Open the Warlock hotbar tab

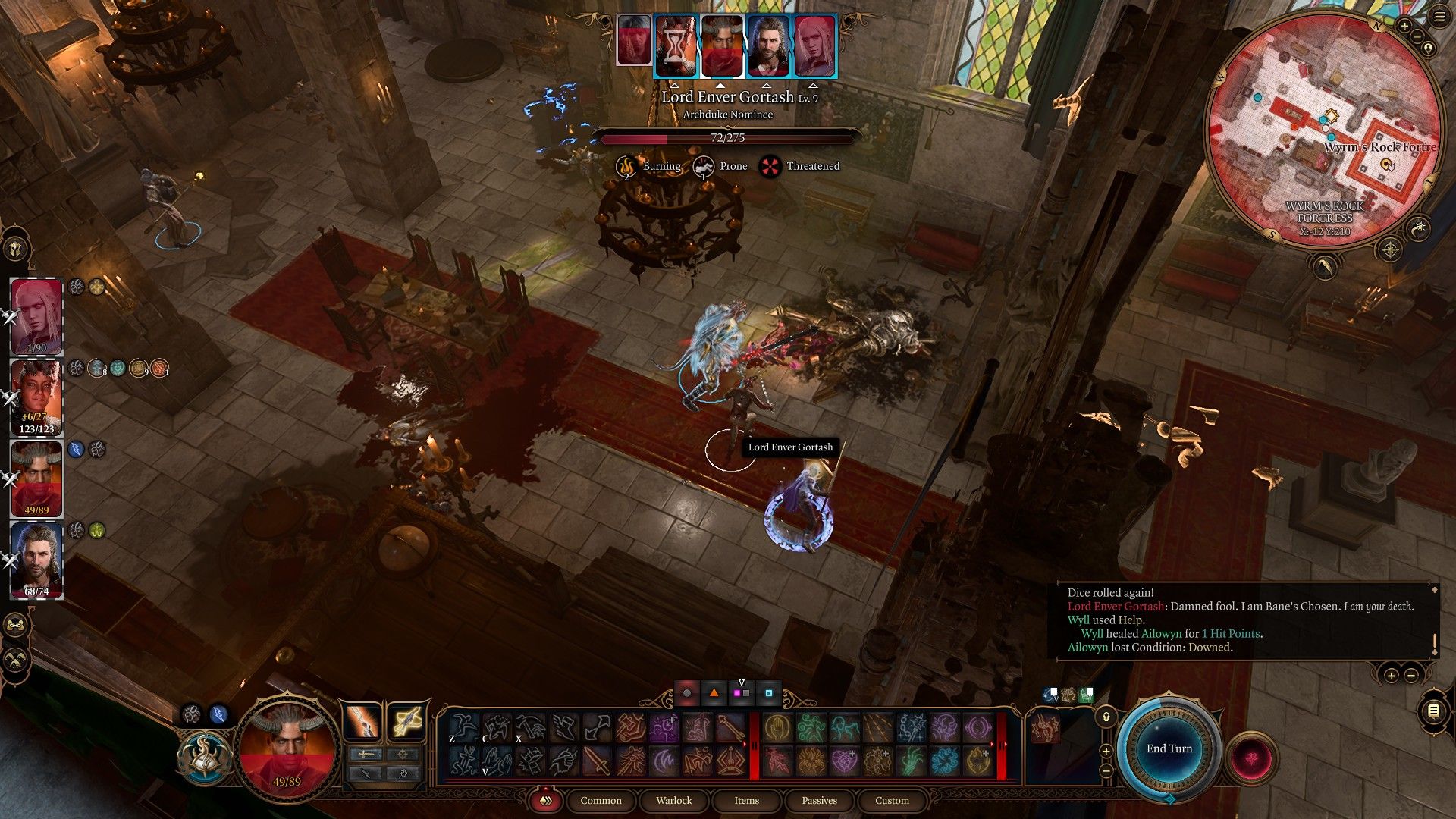pyautogui.click(x=673, y=800)
